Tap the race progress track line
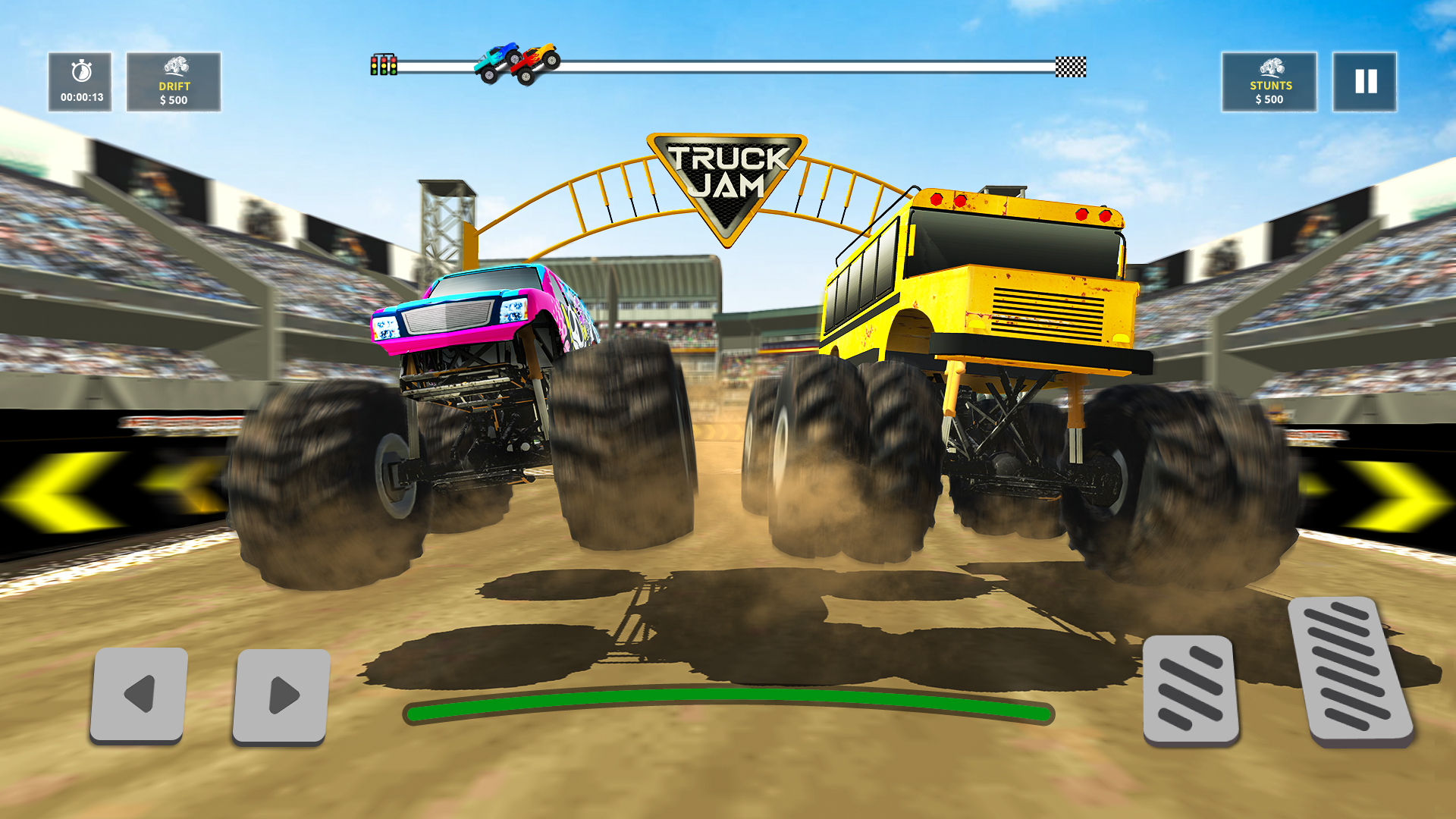The height and width of the screenshot is (819, 1456). pos(796,65)
